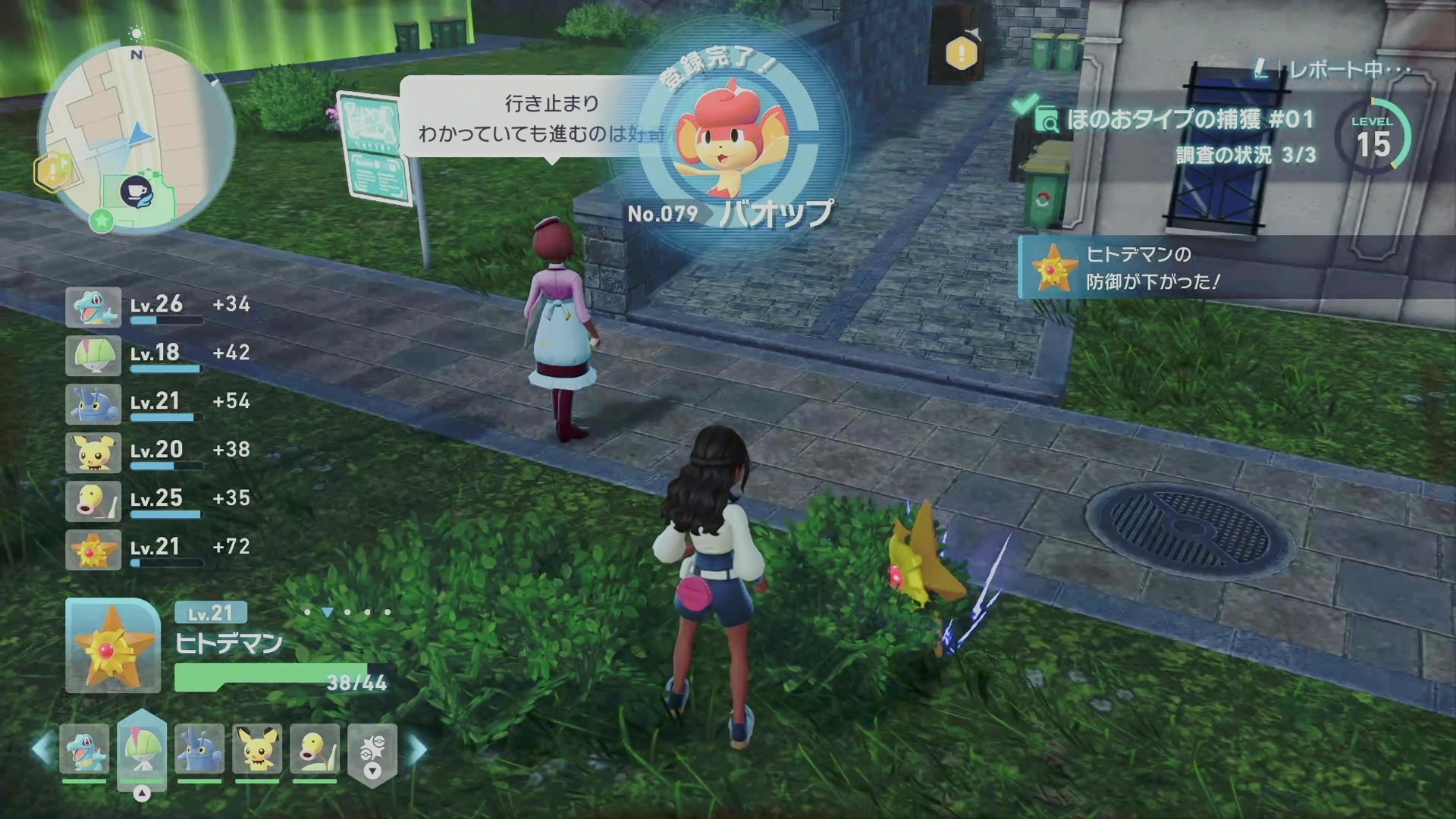Click the Lv.21 Staryu experience row
Image resolution: width=1456 pixels, height=819 pixels.
158,549
